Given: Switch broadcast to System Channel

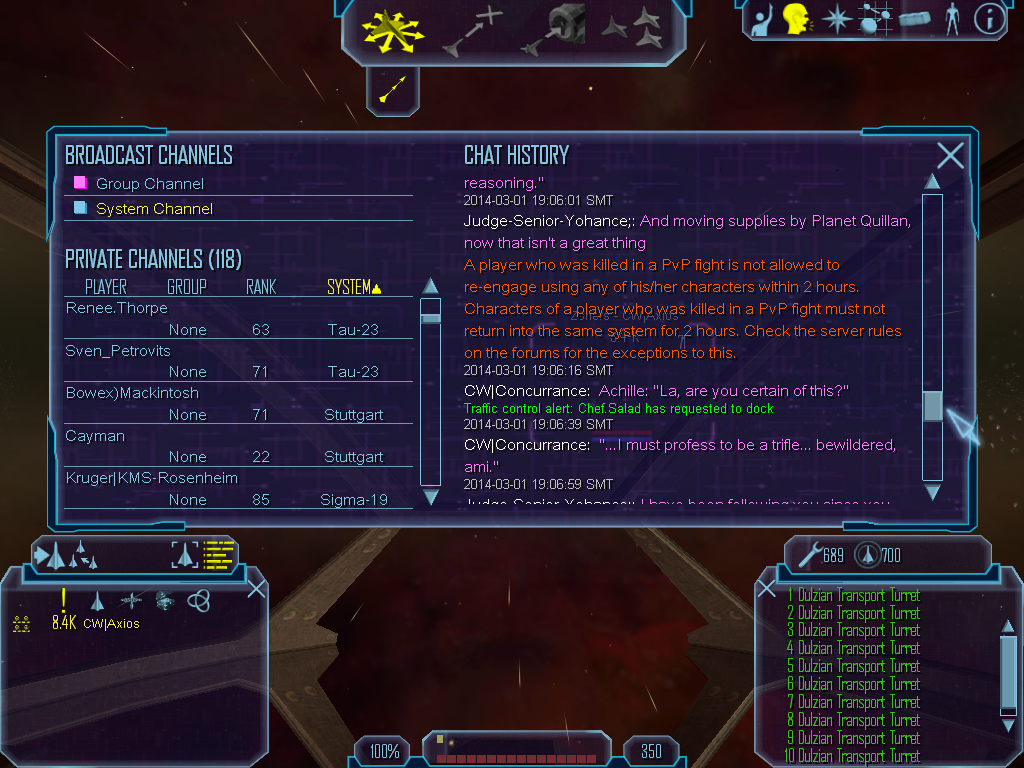Looking at the screenshot, I should pos(154,209).
